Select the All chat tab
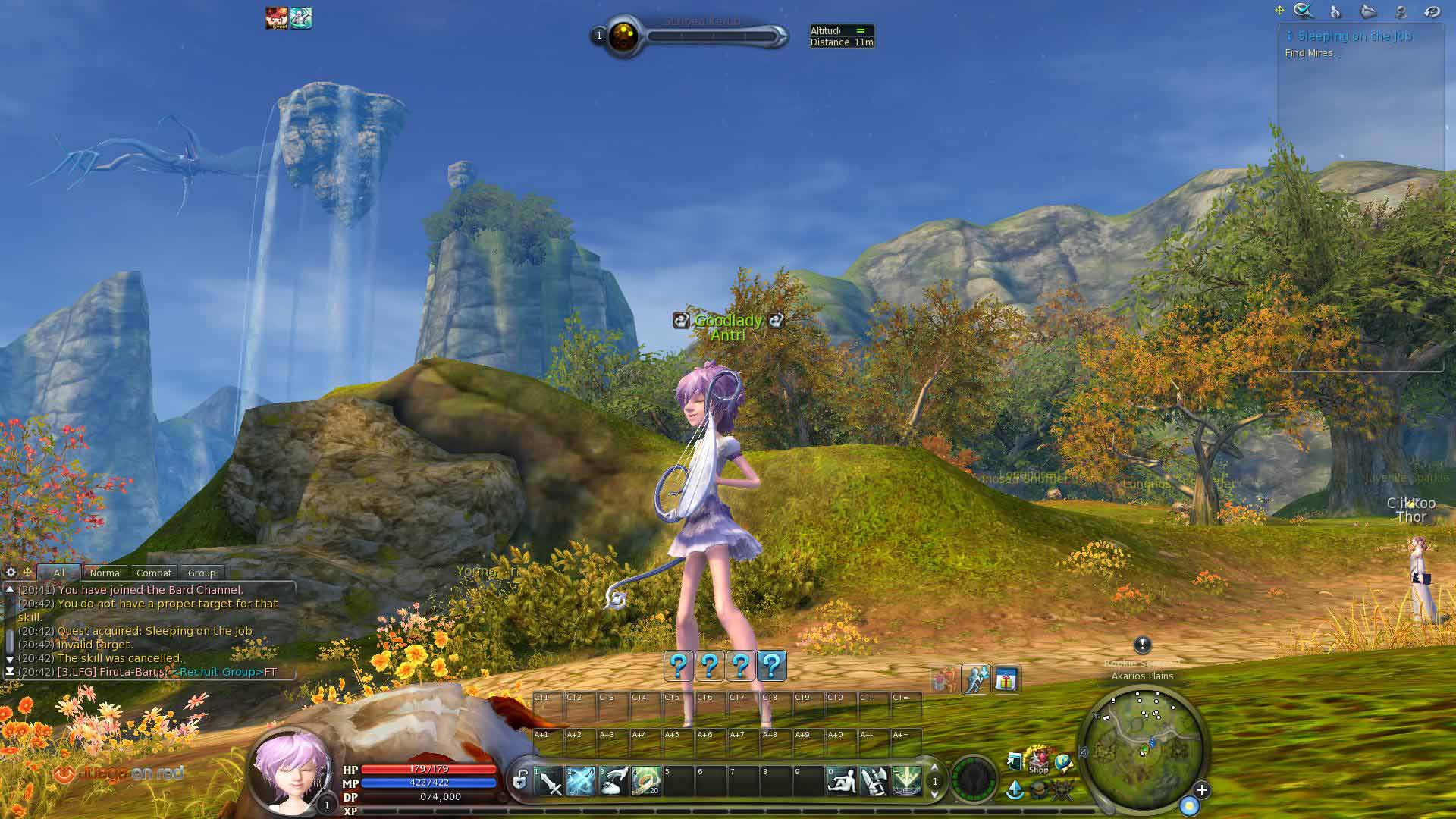Viewport: 1456px width, 819px height. pyautogui.click(x=59, y=573)
